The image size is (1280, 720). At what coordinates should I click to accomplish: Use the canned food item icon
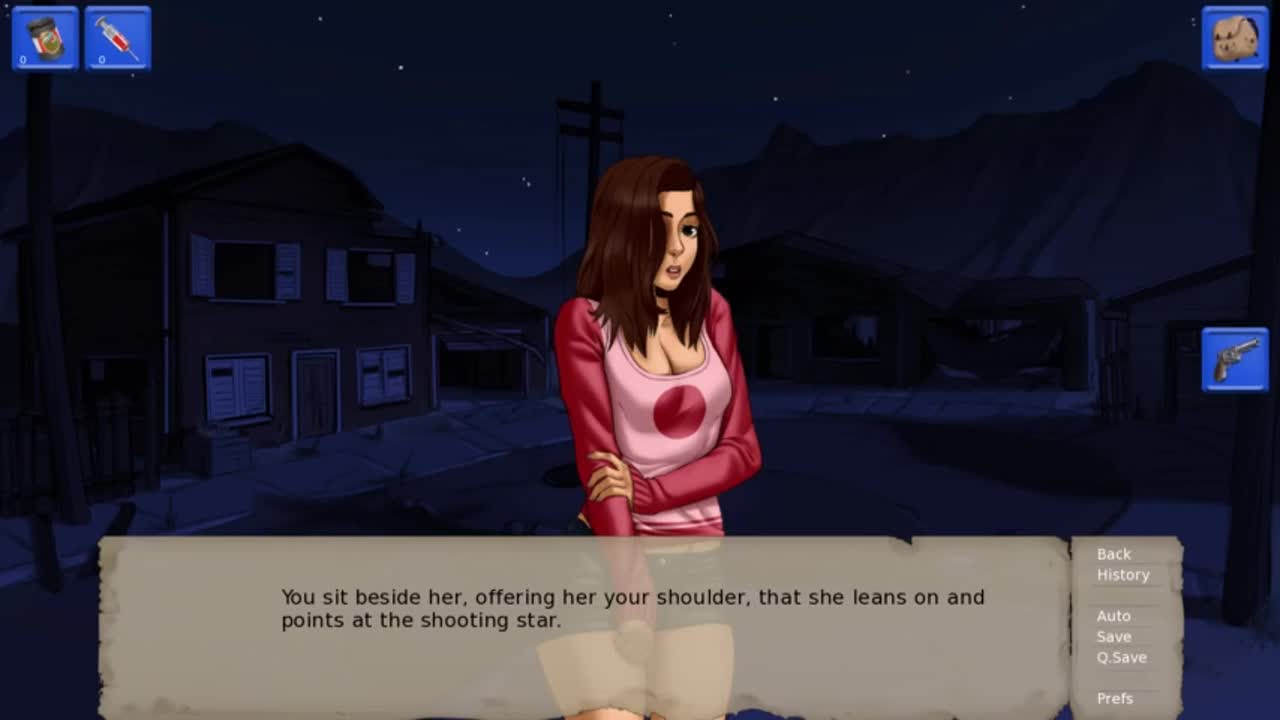(45, 39)
